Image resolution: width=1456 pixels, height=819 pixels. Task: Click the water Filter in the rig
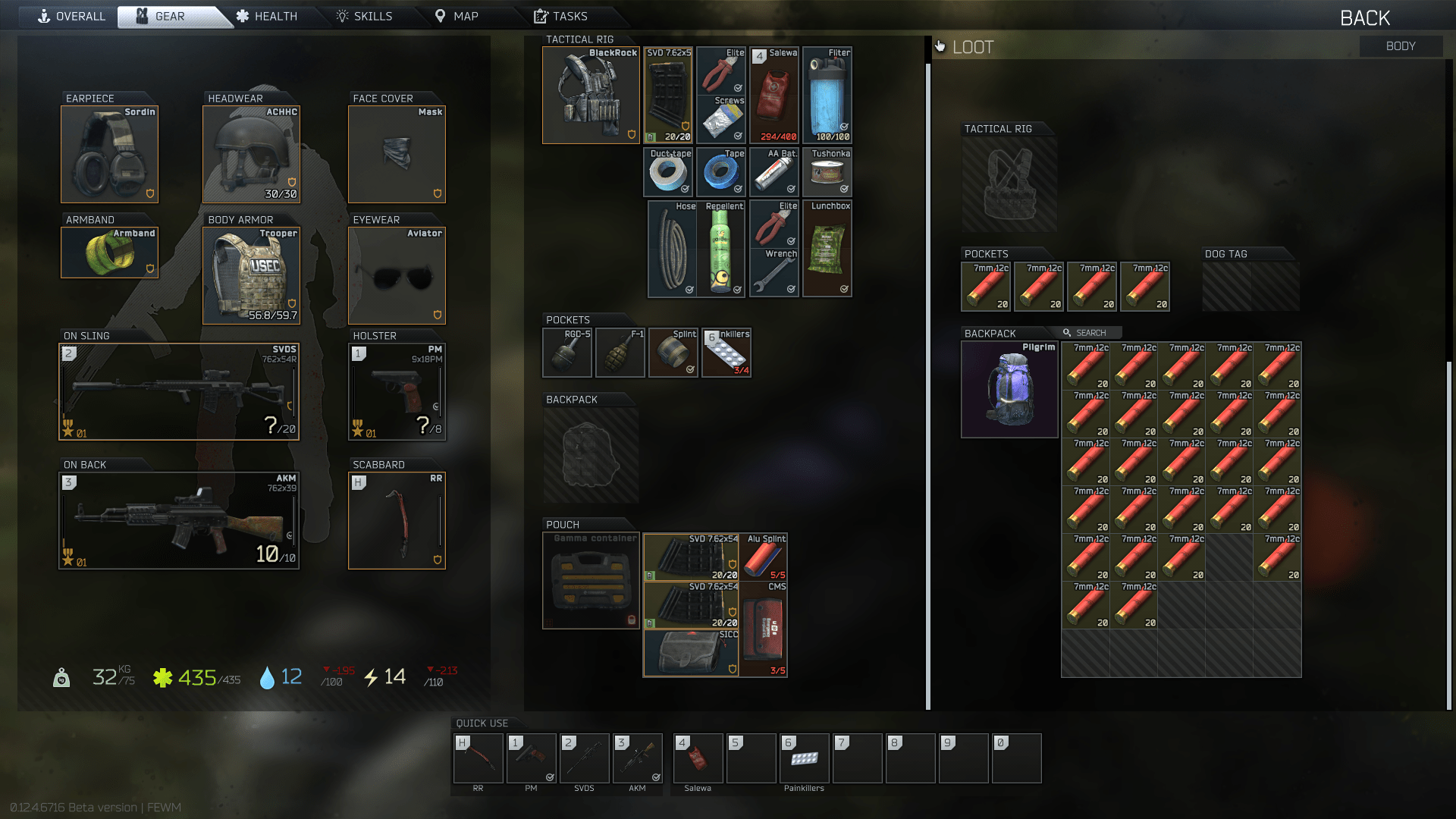coord(827,94)
